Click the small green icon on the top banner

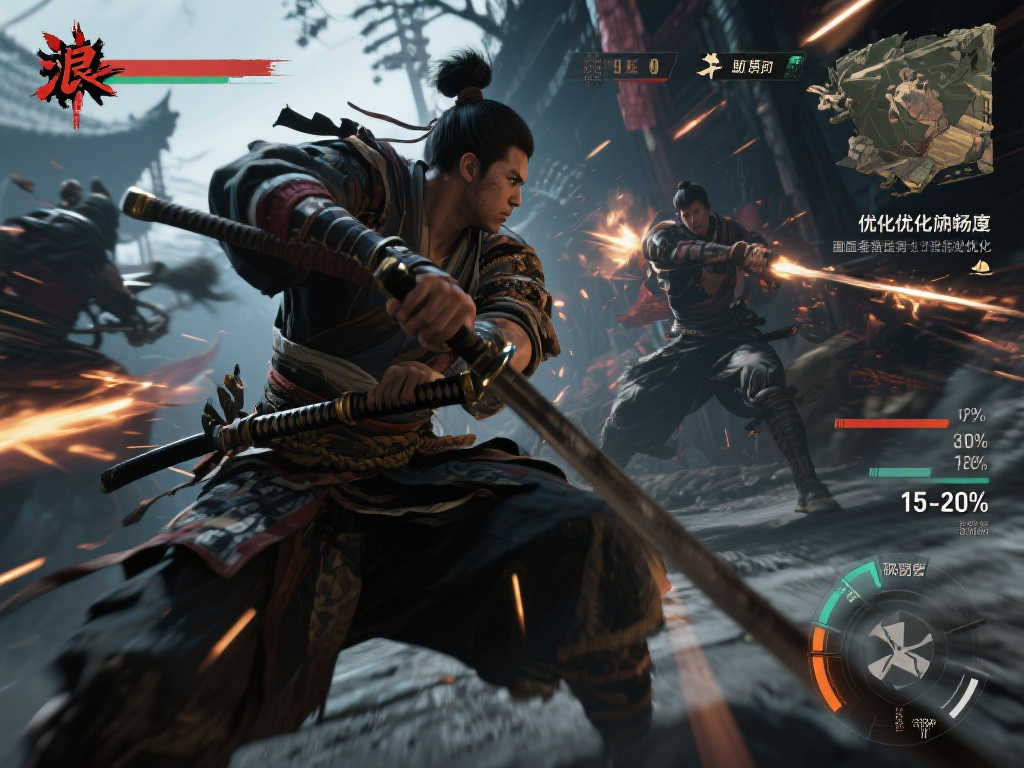click(x=793, y=67)
